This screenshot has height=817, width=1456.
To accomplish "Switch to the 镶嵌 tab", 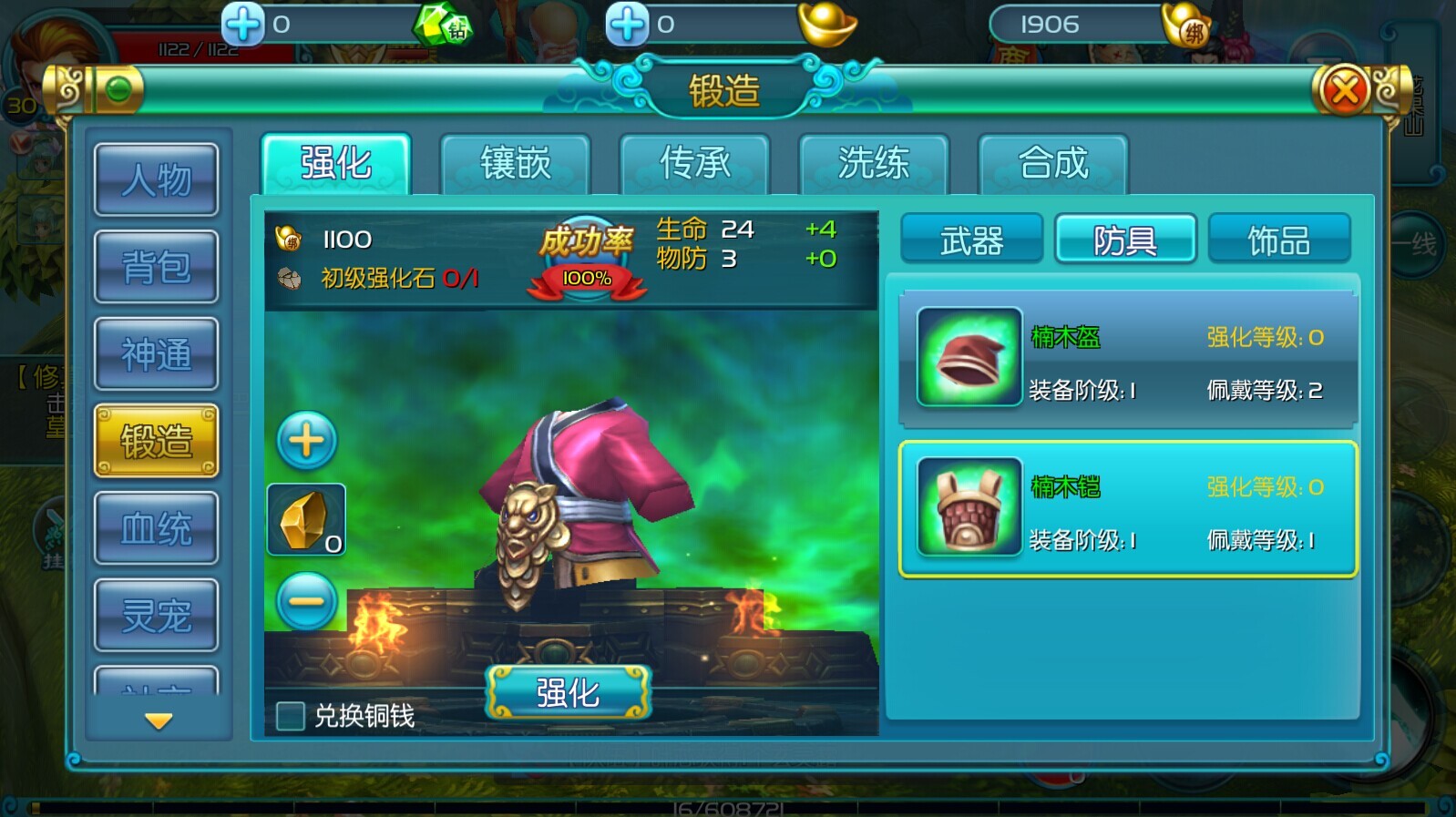I will [x=516, y=164].
